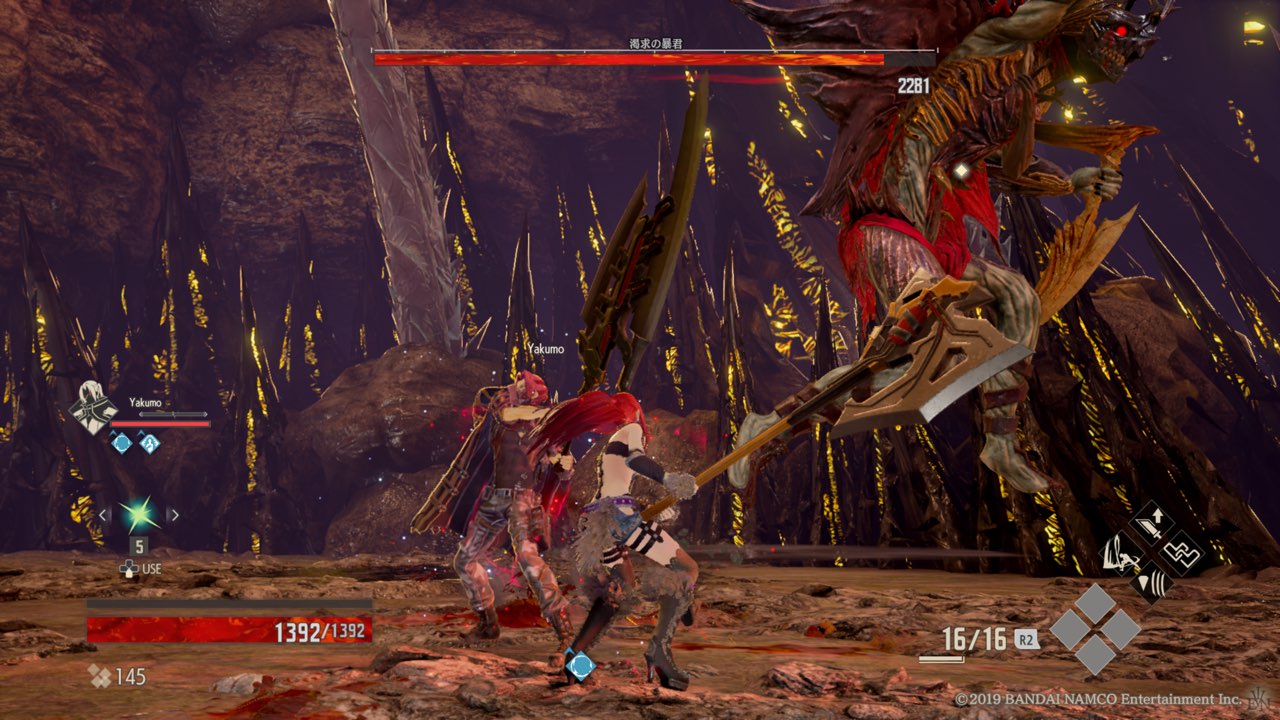This screenshot has width=1280, height=720.
Task: Activate the sword-with-up-arrow gift
Action: pyautogui.click(x=1151, y=523)
